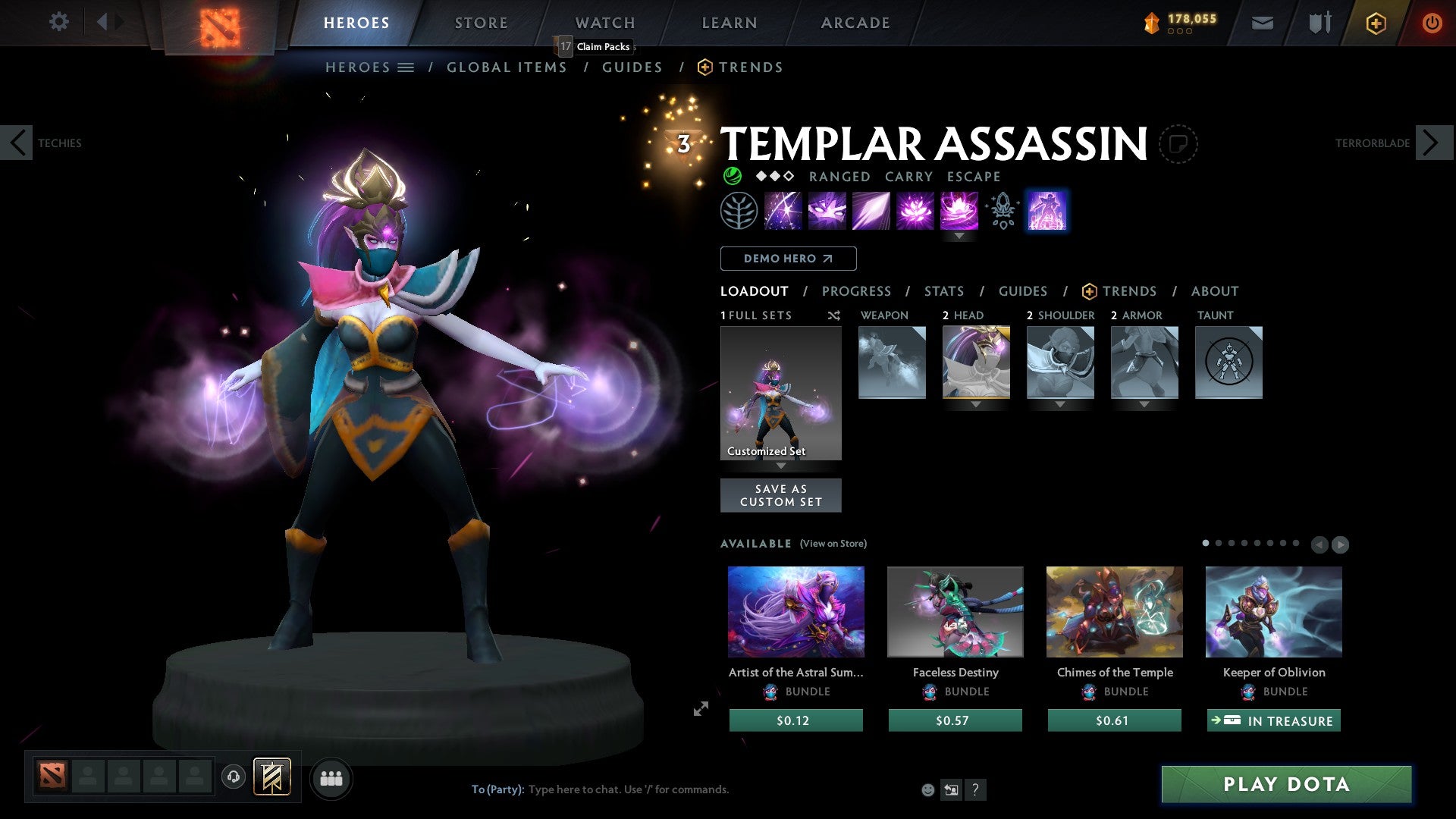Toggle fullscreen hero view with expand arrows

[x=700, y=708]
